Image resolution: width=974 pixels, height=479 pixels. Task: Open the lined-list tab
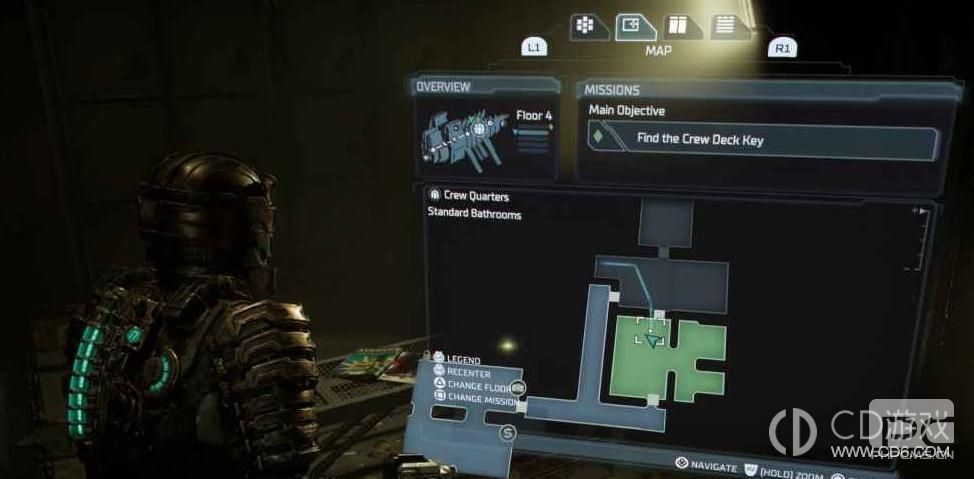(x=727, y=26)
